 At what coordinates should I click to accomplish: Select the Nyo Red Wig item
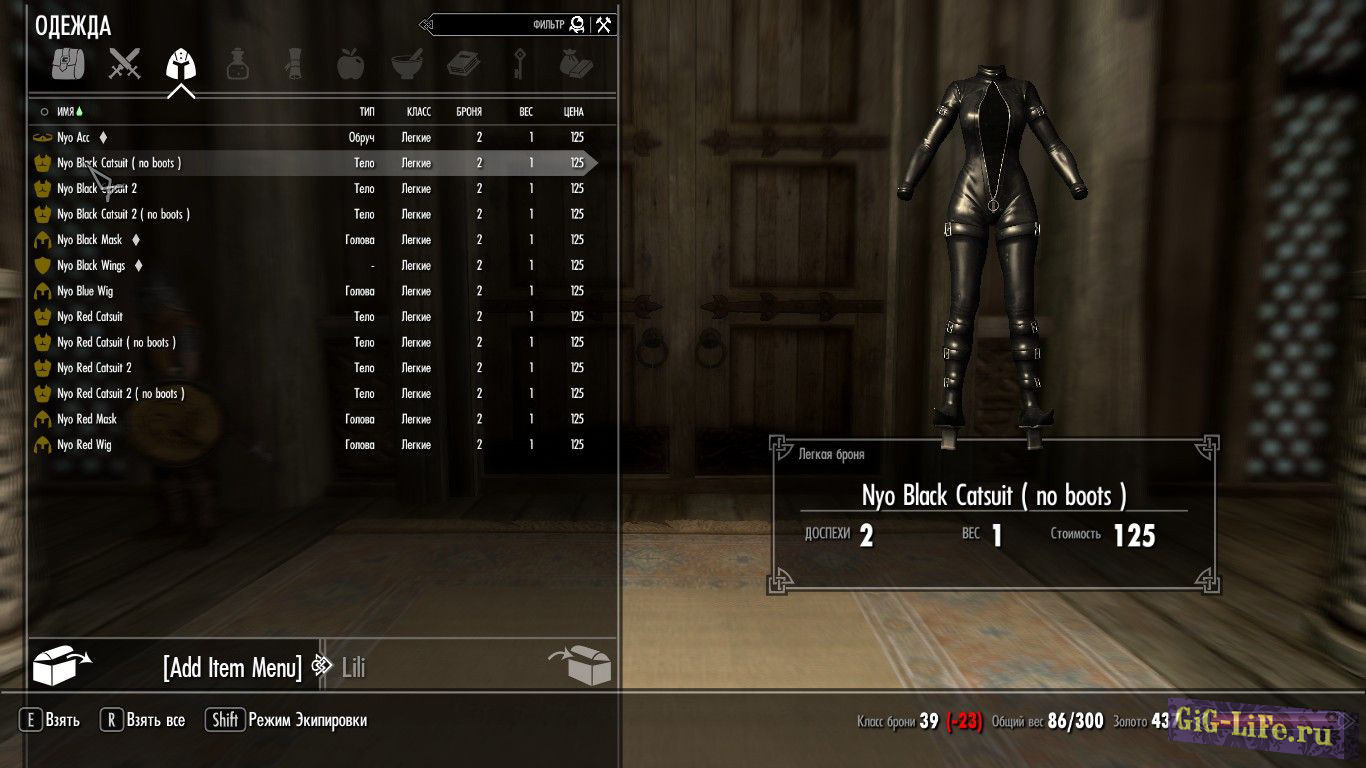click(84, 445)
